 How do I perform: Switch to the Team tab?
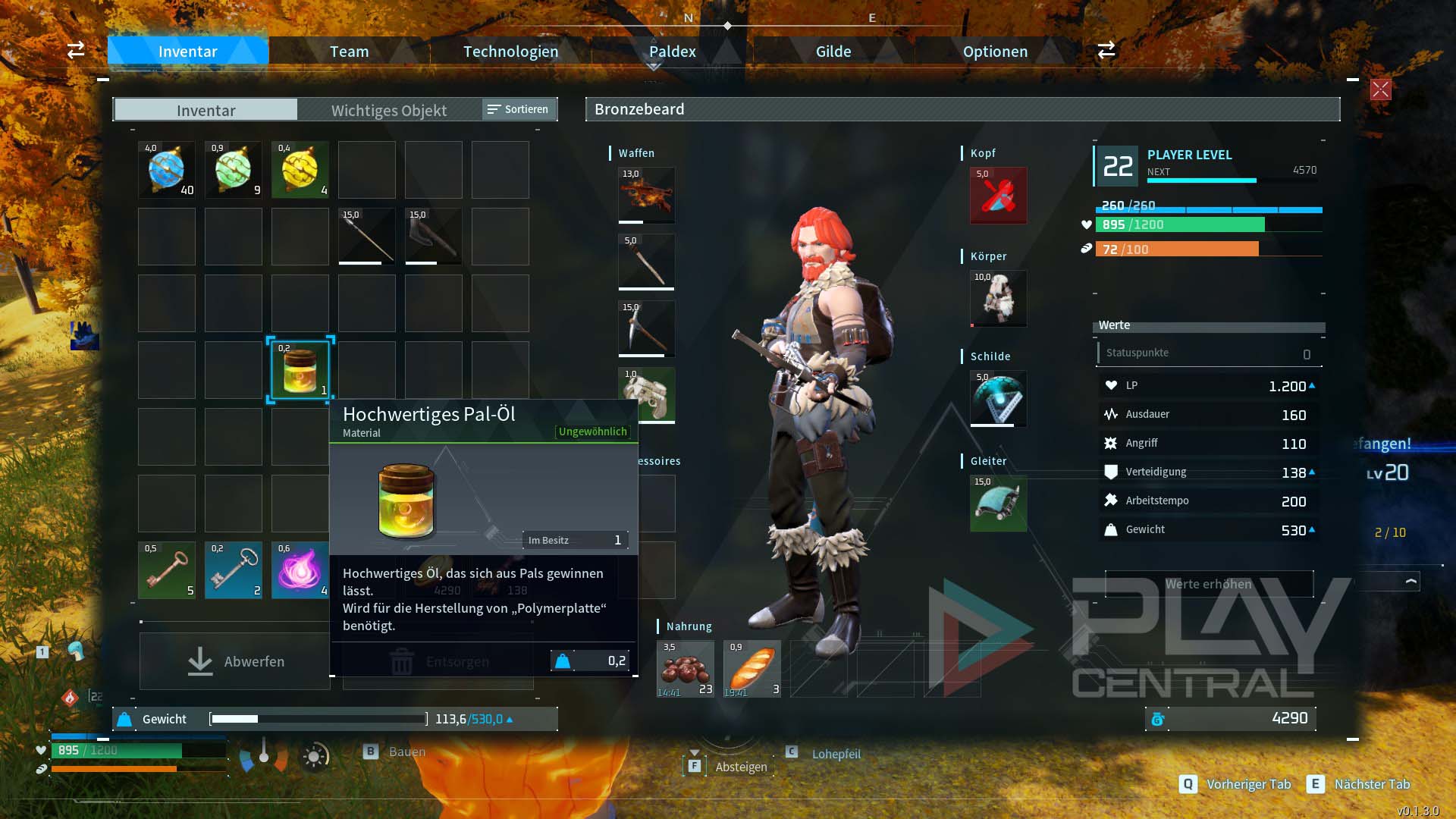[349, 52]
